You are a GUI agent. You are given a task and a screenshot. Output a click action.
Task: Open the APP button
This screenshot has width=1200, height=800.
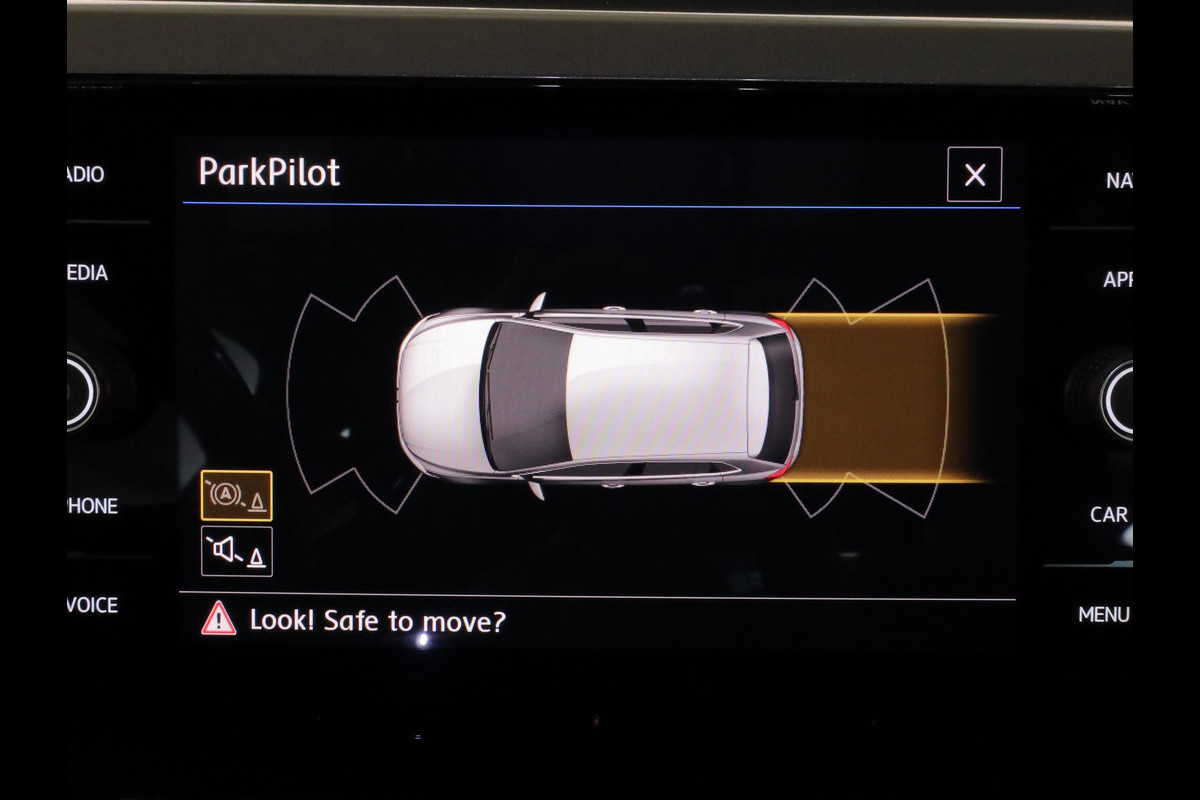(x=1117, y=280)
